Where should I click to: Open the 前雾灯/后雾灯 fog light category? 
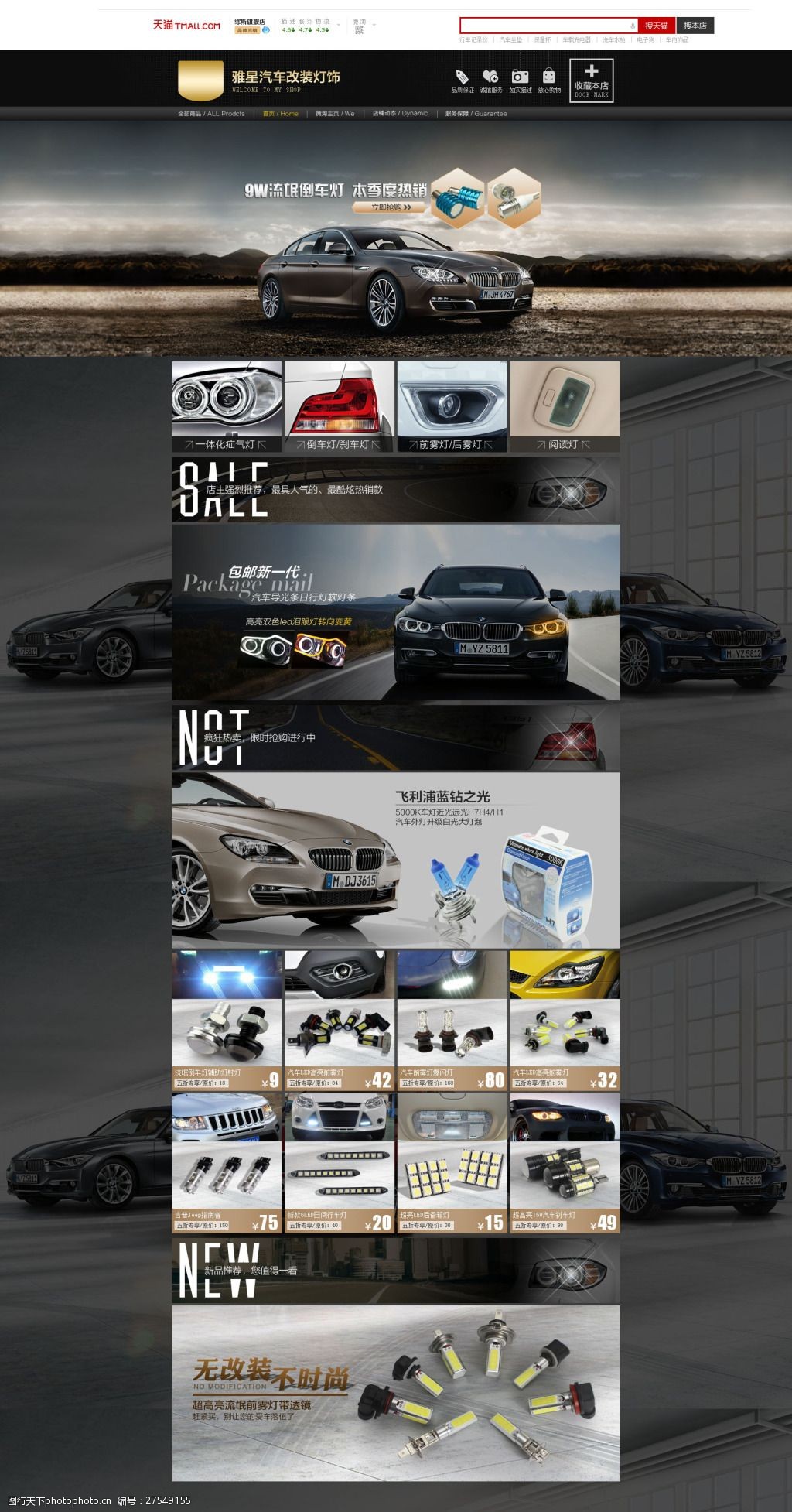[452, 406]
